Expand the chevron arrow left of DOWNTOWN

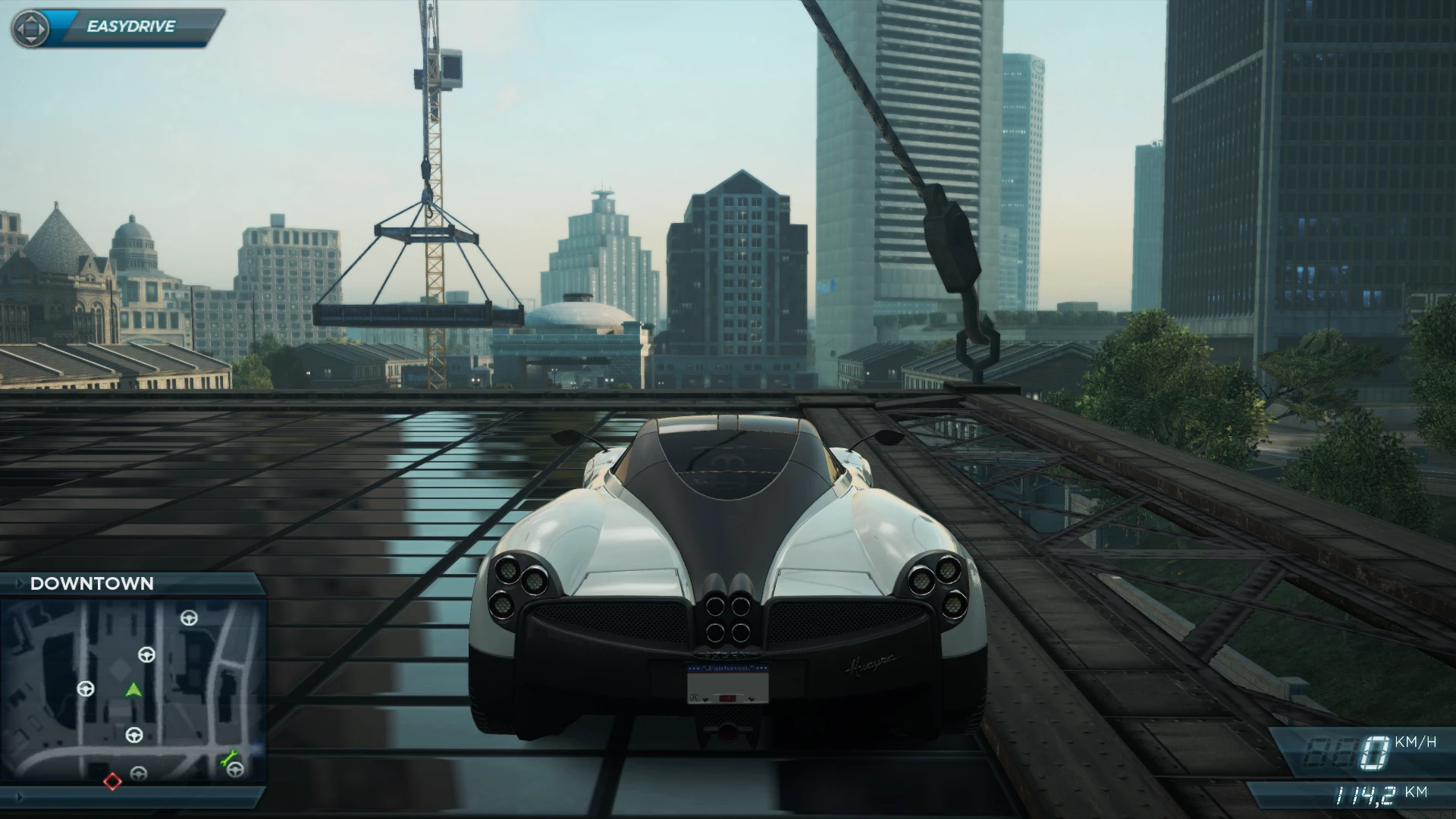pyautogui.click(x=20, y=582)
